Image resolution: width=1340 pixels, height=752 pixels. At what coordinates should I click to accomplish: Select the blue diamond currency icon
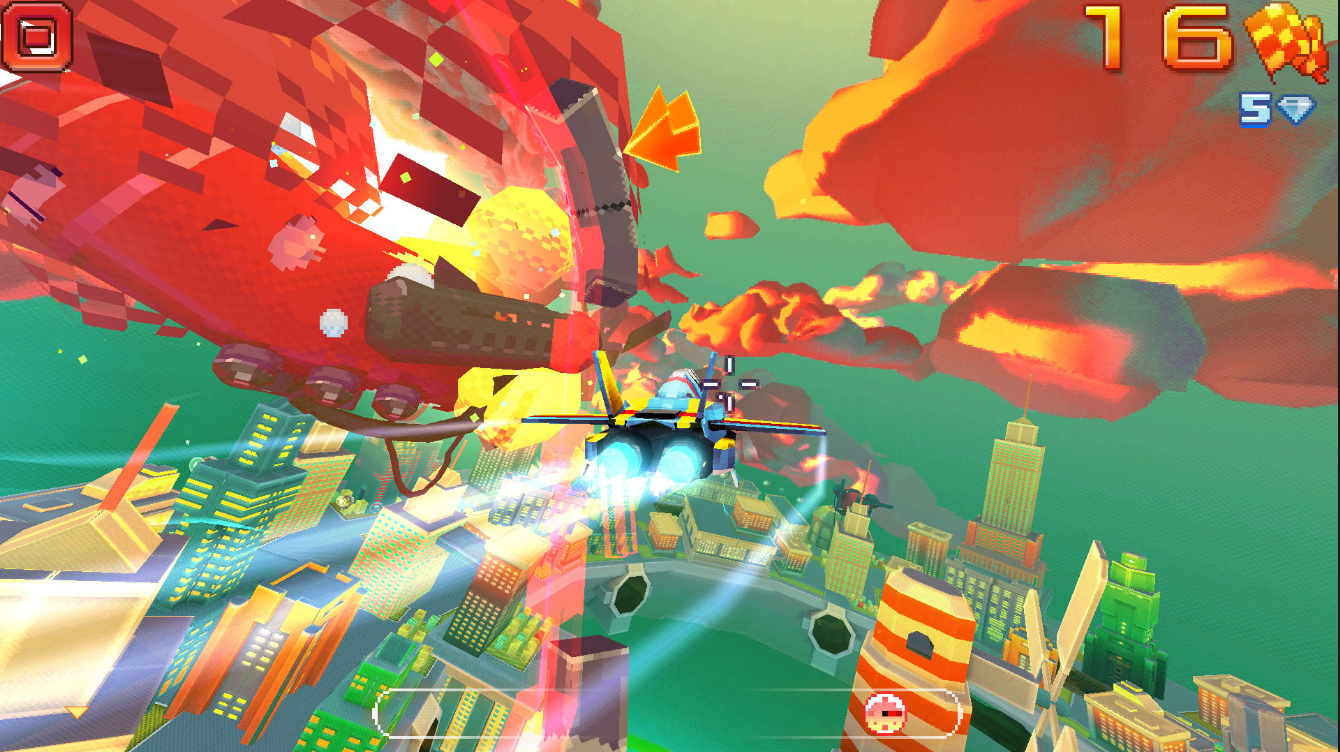click(1295, 110)
